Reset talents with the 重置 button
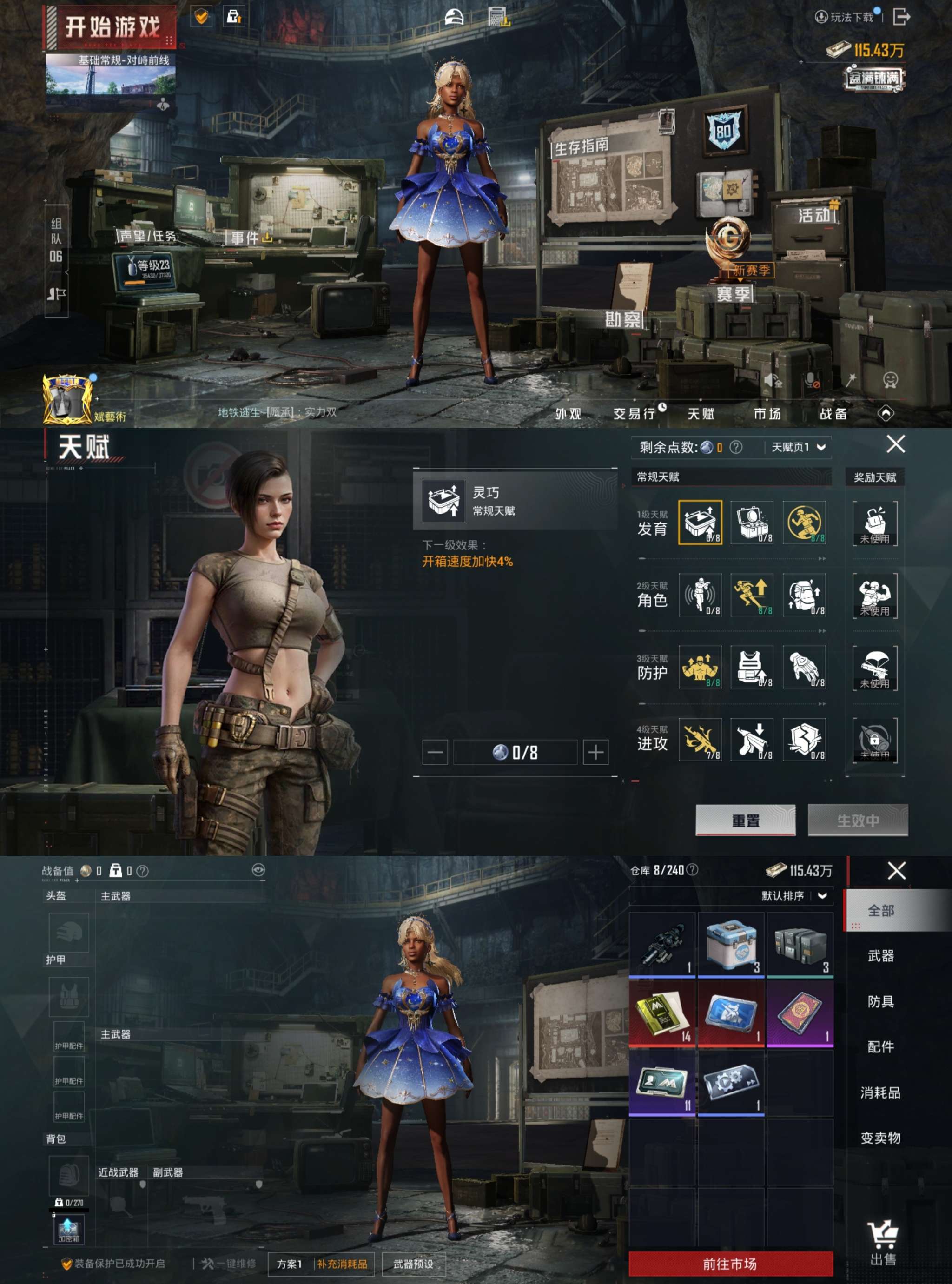This screenshot has height=1284, width=952. [745, 820]
